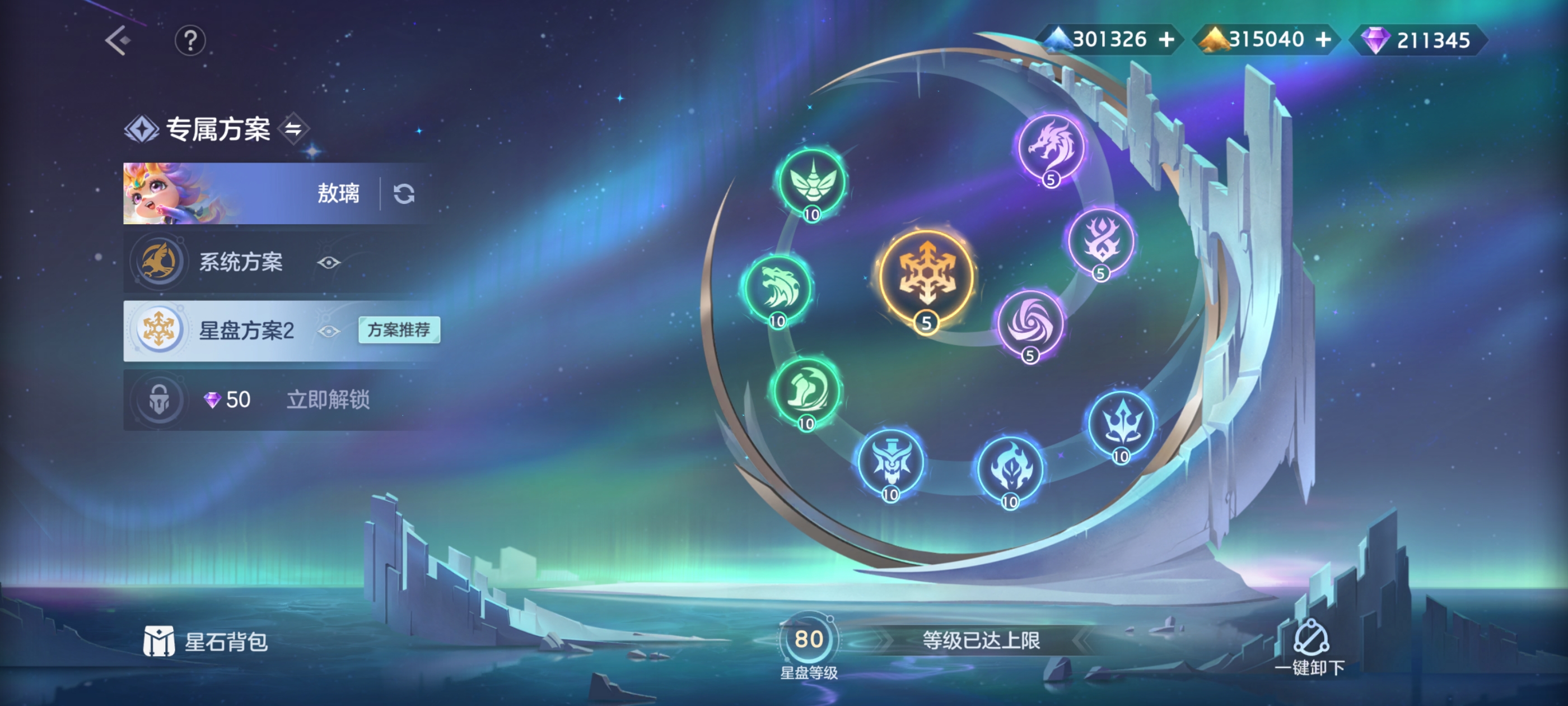Select the purple dragon head star stone
Screen dimensions: 1568x706
pyautogui.click(x=1051, y=147)
